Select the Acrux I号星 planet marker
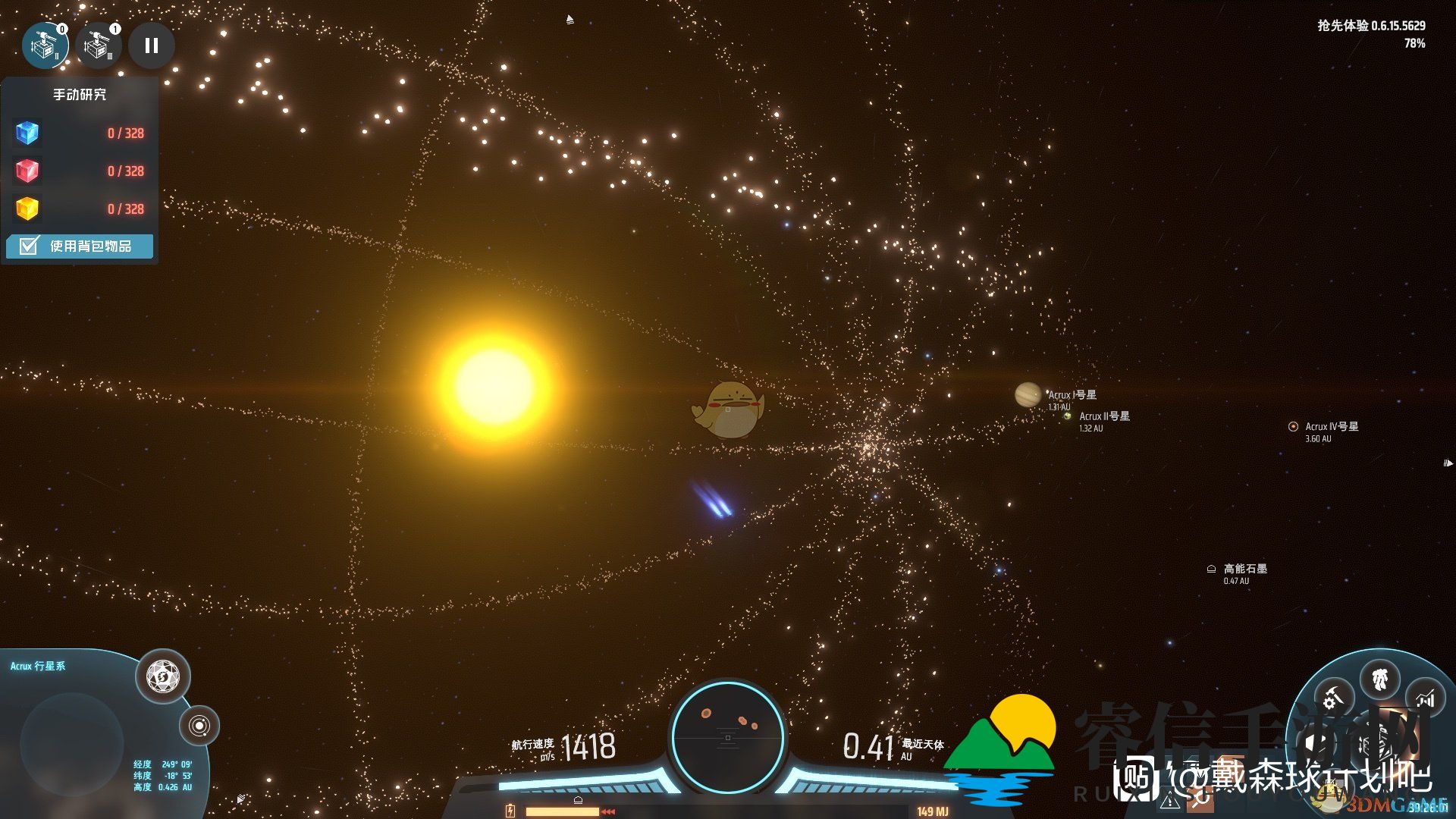1456x819 pixels. [1028, 394]
